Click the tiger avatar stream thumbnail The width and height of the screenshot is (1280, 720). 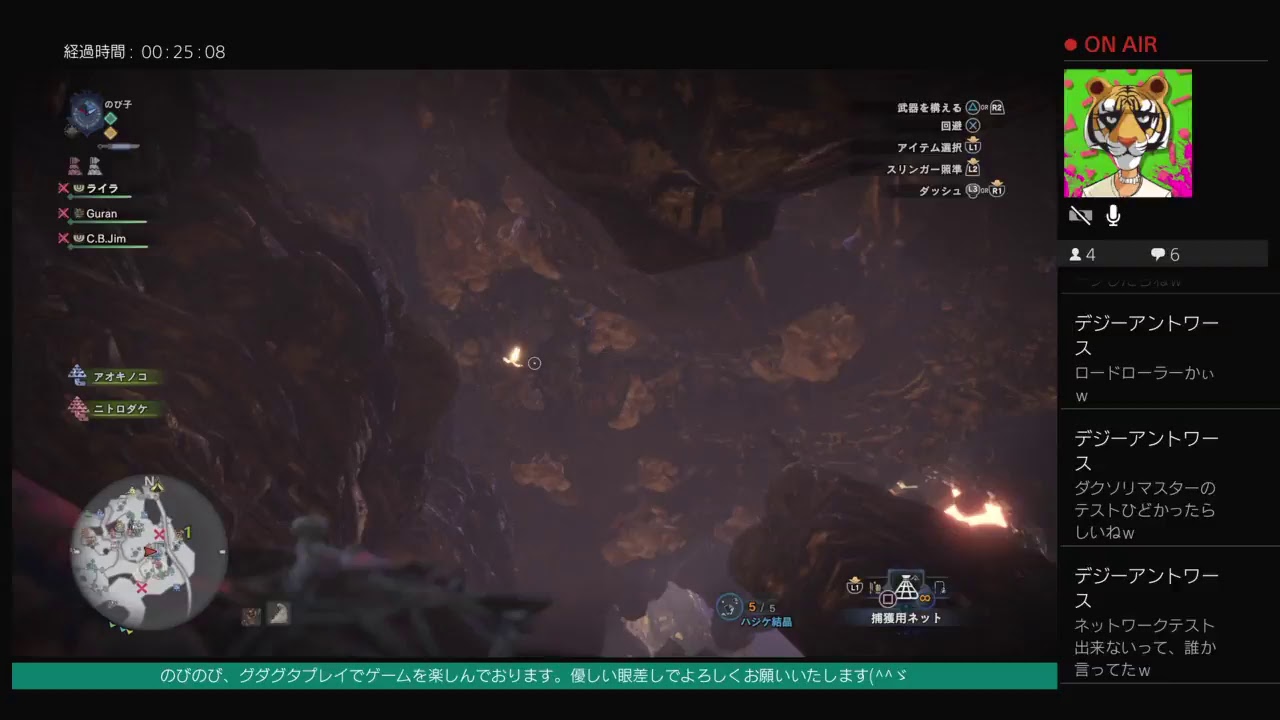pyautogui.click(x=1128, y=133)
